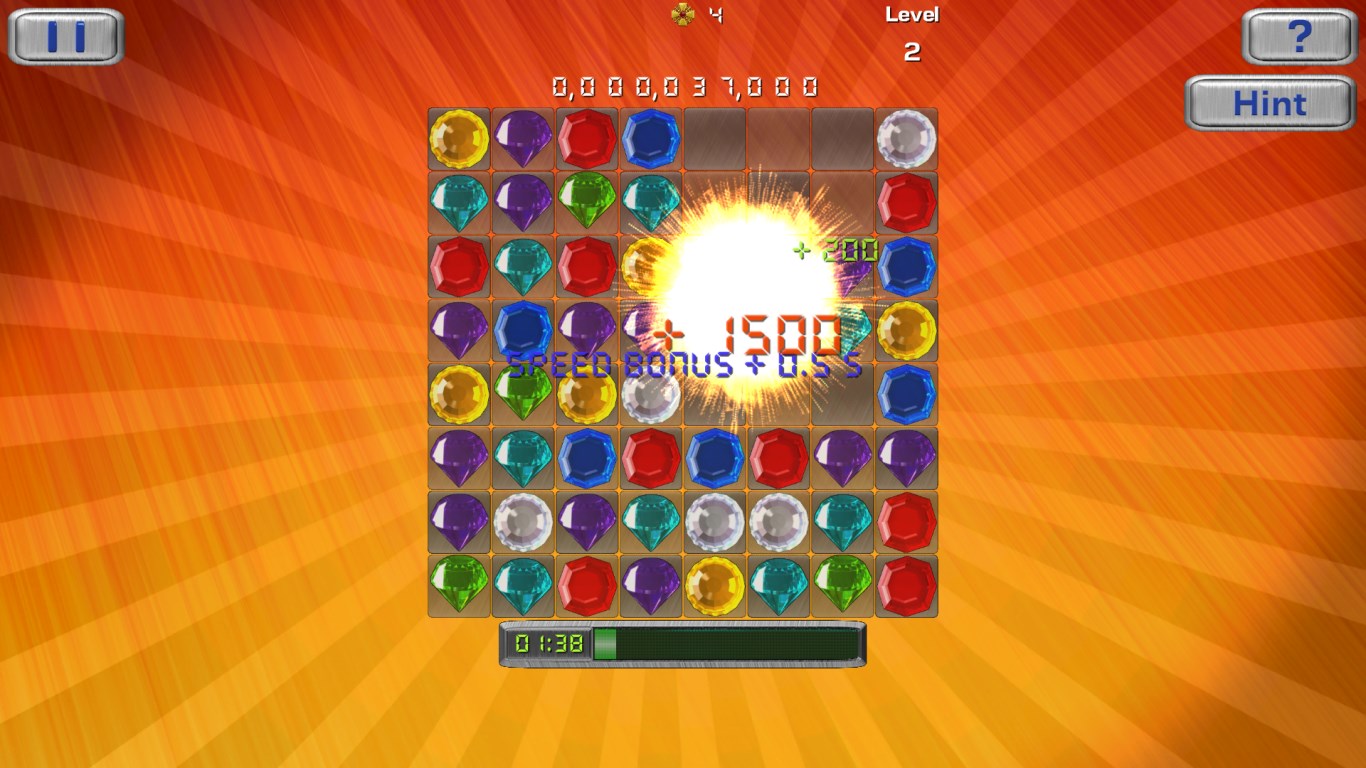Click the empty tile in the top row
Viewport: 1366px width, 768px height.
779,138
